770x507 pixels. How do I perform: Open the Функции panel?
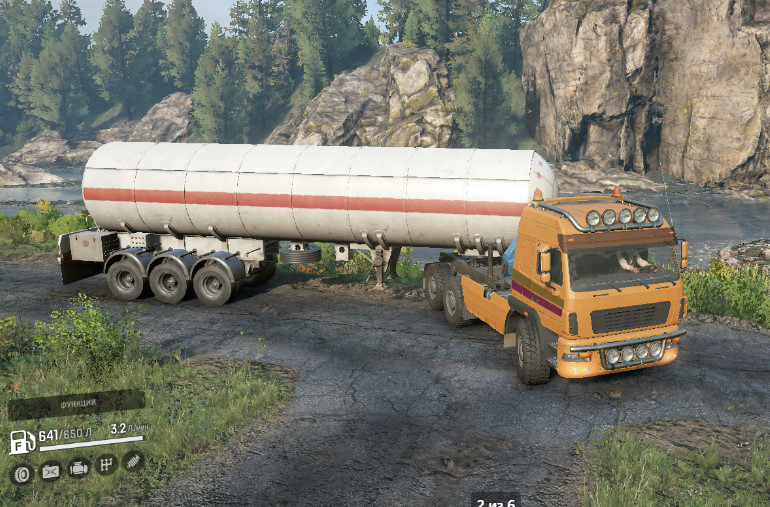(x=76, y=405)
